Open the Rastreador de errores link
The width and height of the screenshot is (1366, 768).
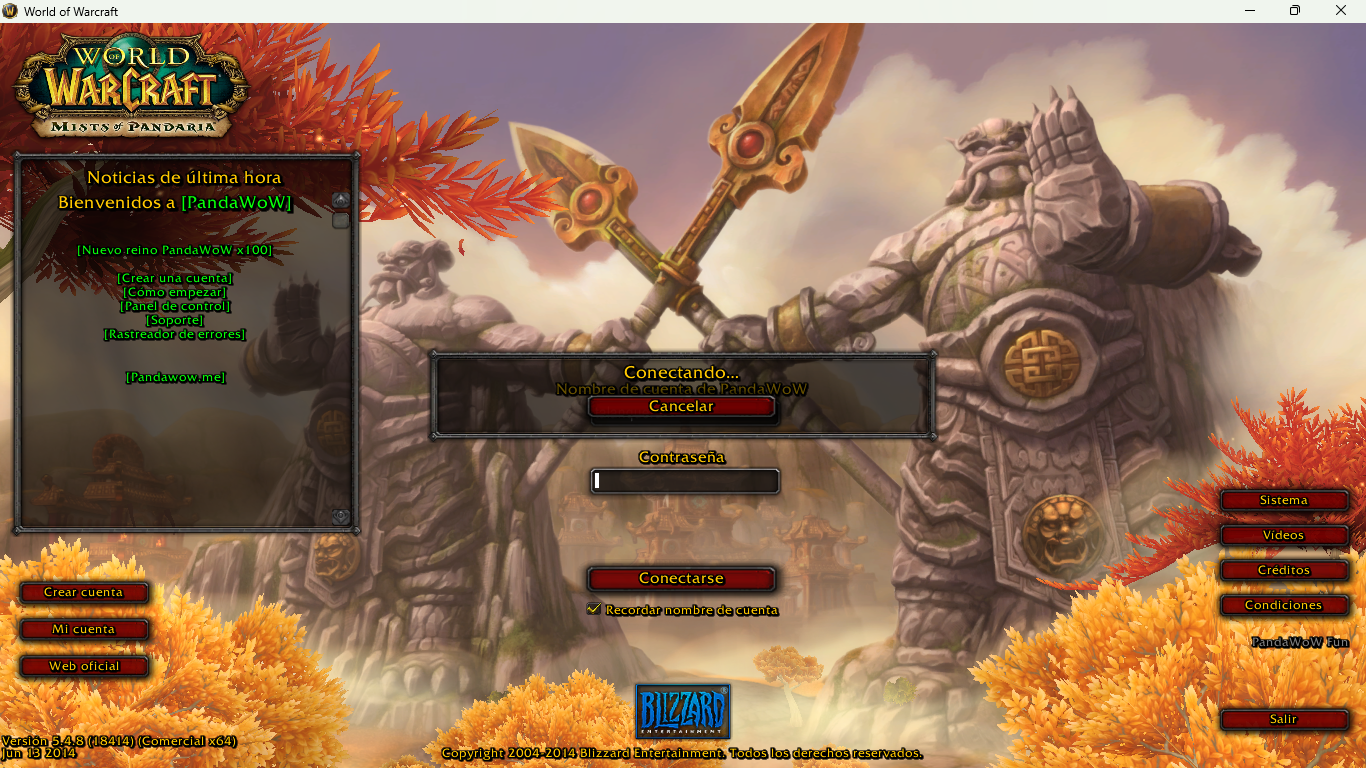[x=175, y=334]
